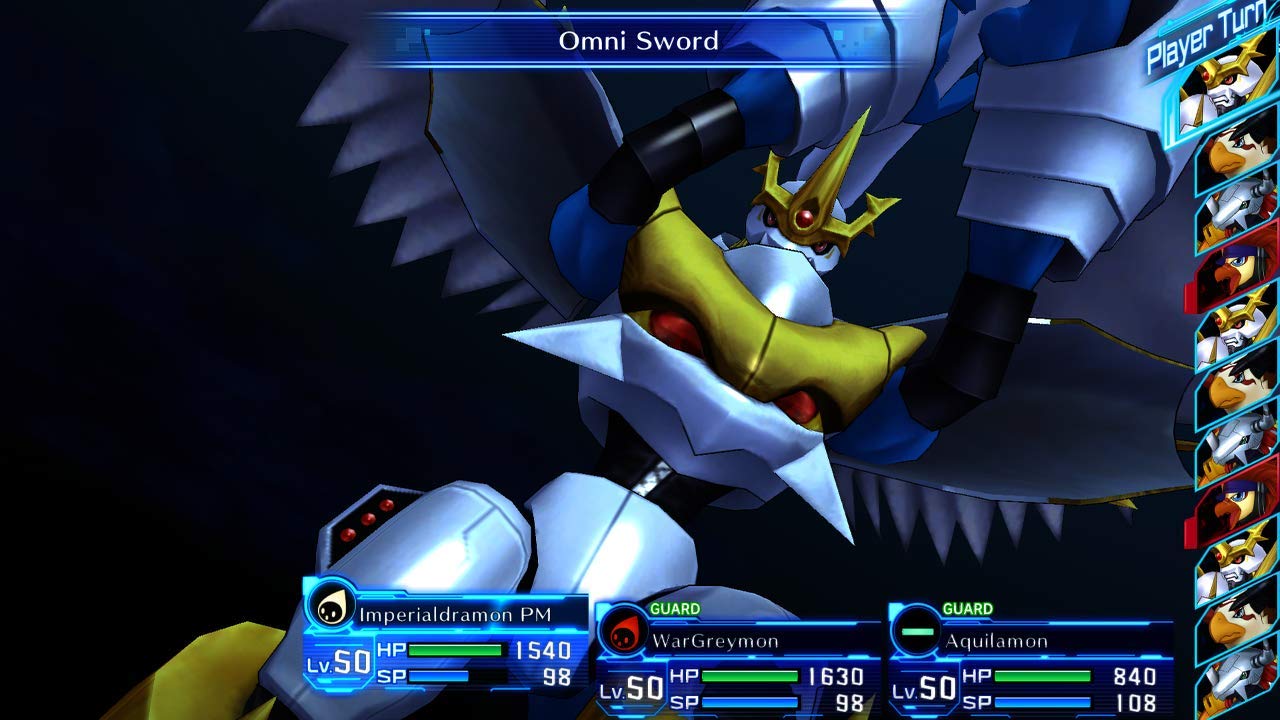Image resolution: width=1280 pixels, height=720 pixels.
Task: Choose Aquilamon's party status panel
Action: [x=1030, y=662]
